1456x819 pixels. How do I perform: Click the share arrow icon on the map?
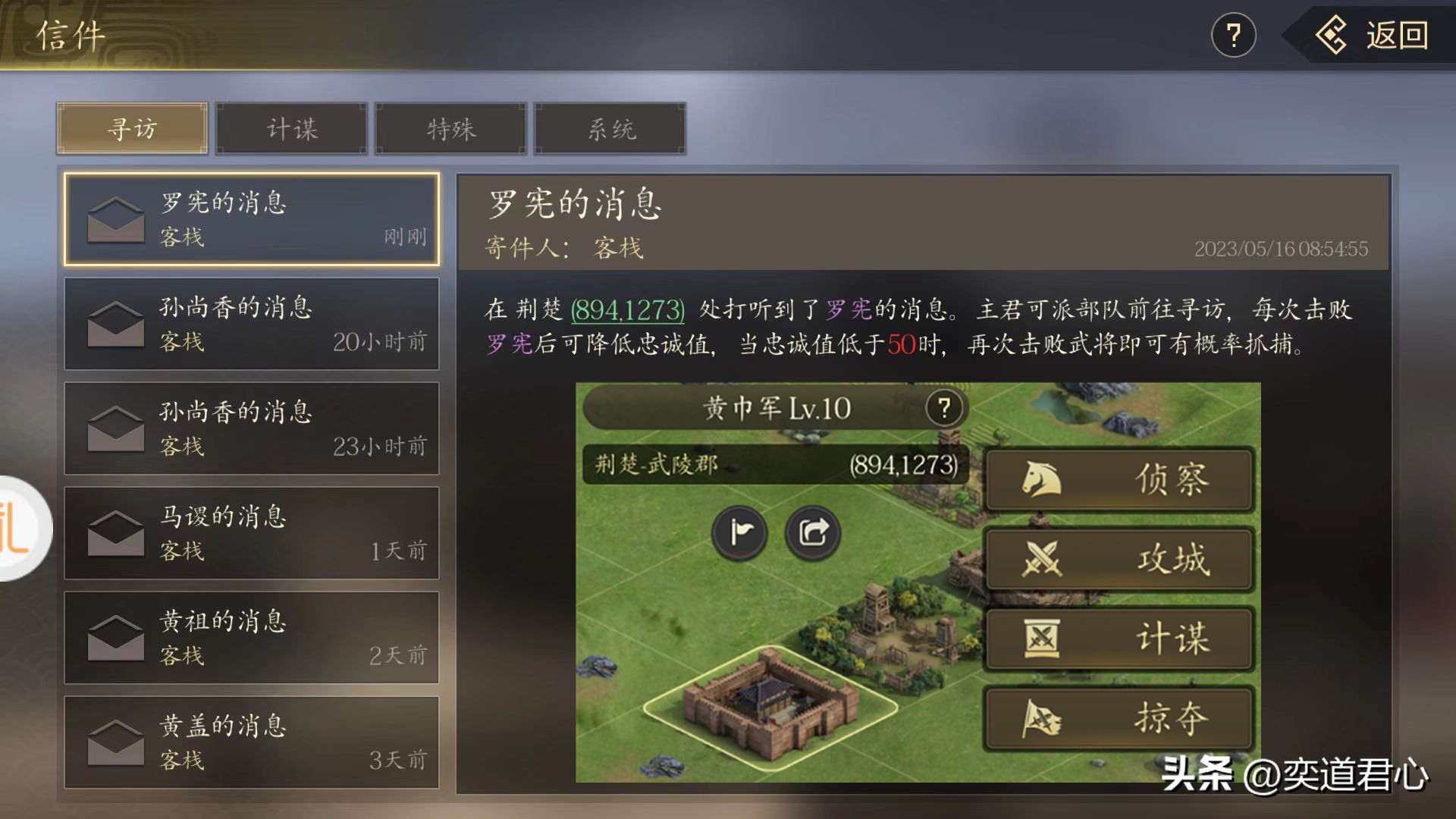click(x=814, y=533)
